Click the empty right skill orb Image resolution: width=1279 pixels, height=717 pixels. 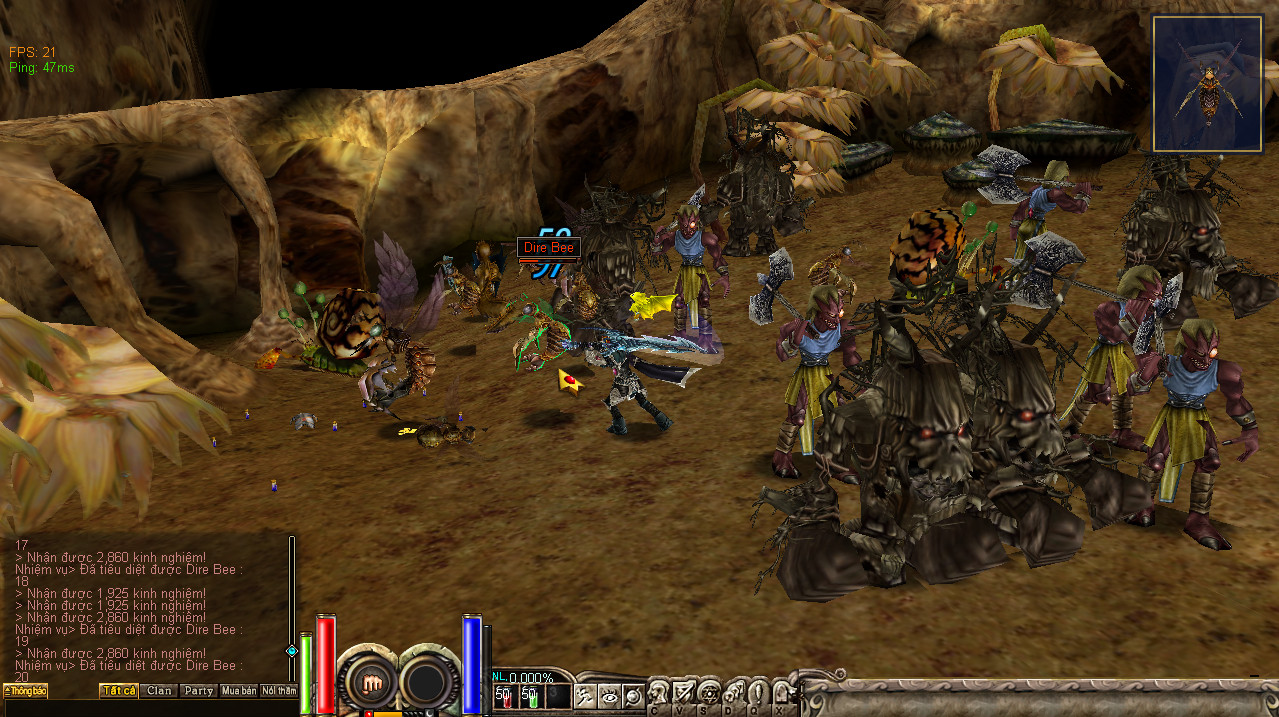coord(429,682)
